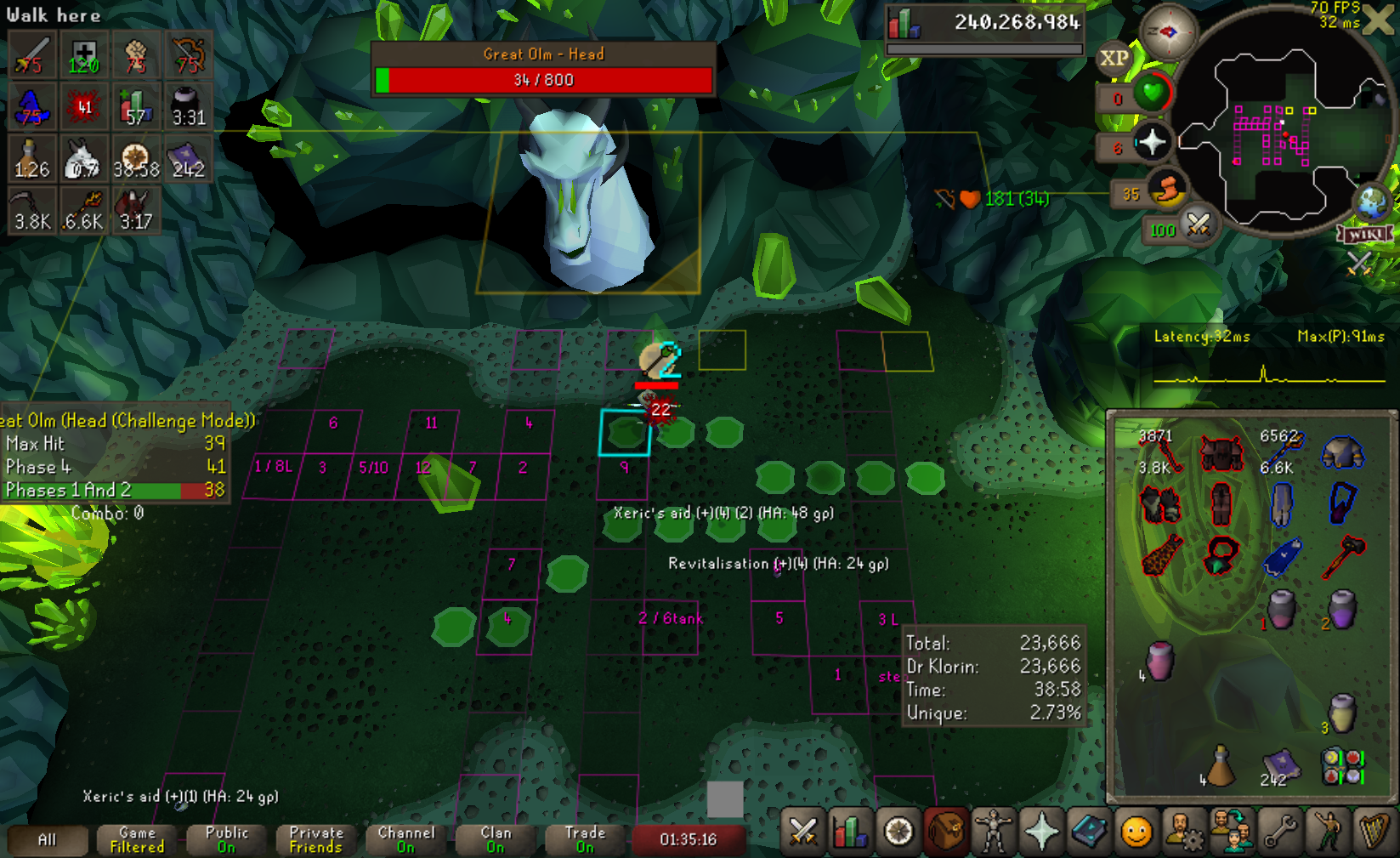Select the warhammer in the inventory
Viewport: 1400px width, 858px height.
coord(1343,557)
